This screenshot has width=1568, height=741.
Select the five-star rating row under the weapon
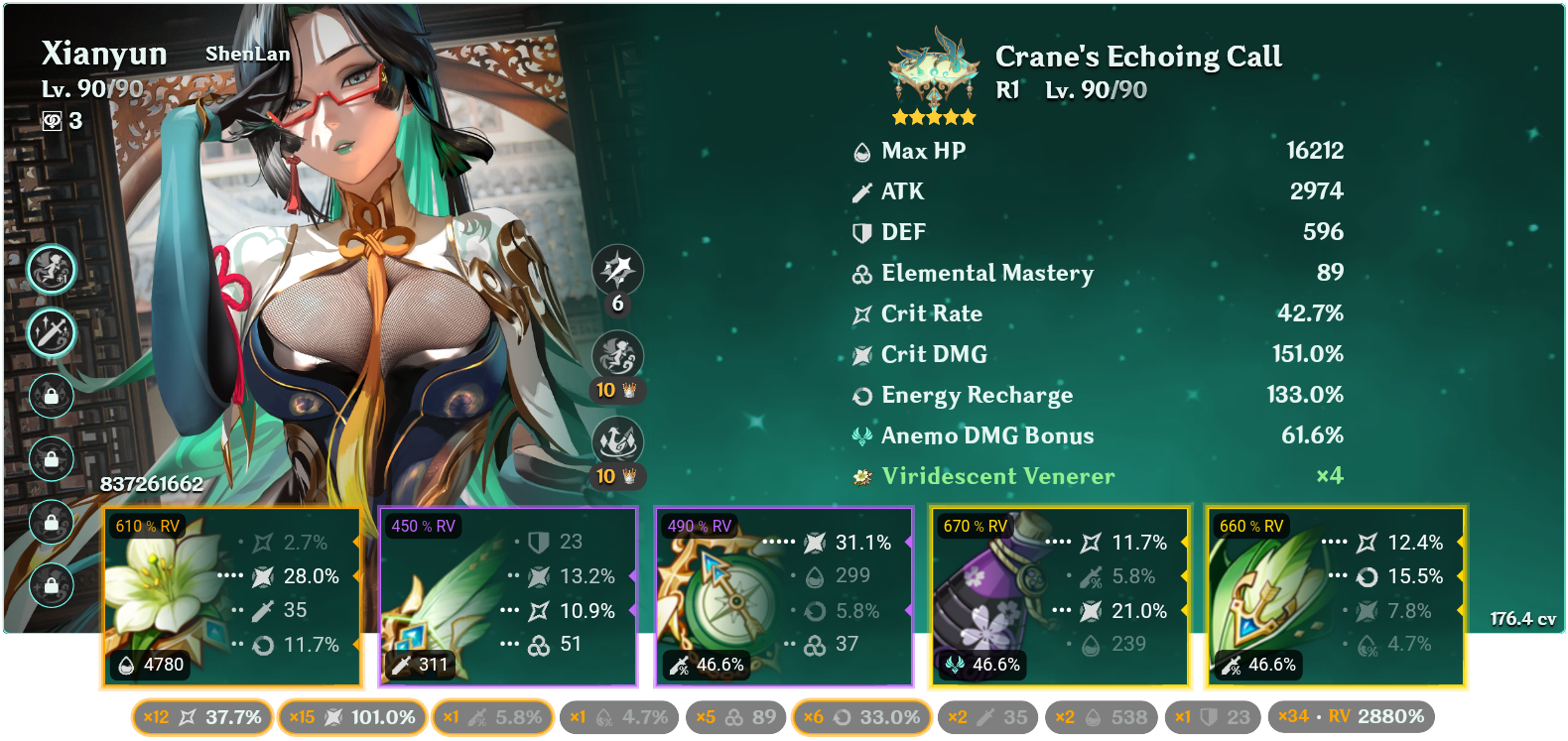tap(933, 116)
